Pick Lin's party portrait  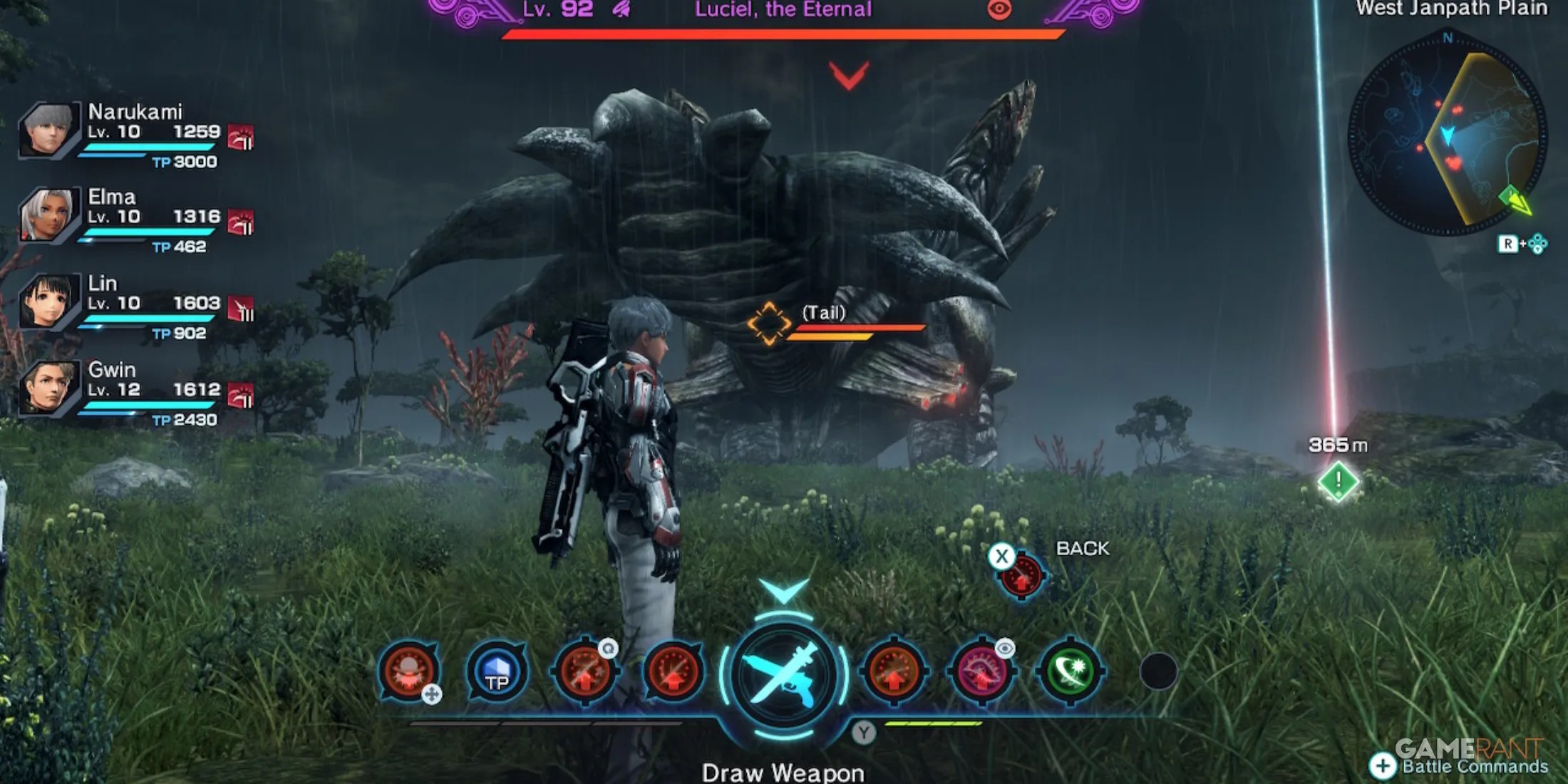(x=48, y=301)
